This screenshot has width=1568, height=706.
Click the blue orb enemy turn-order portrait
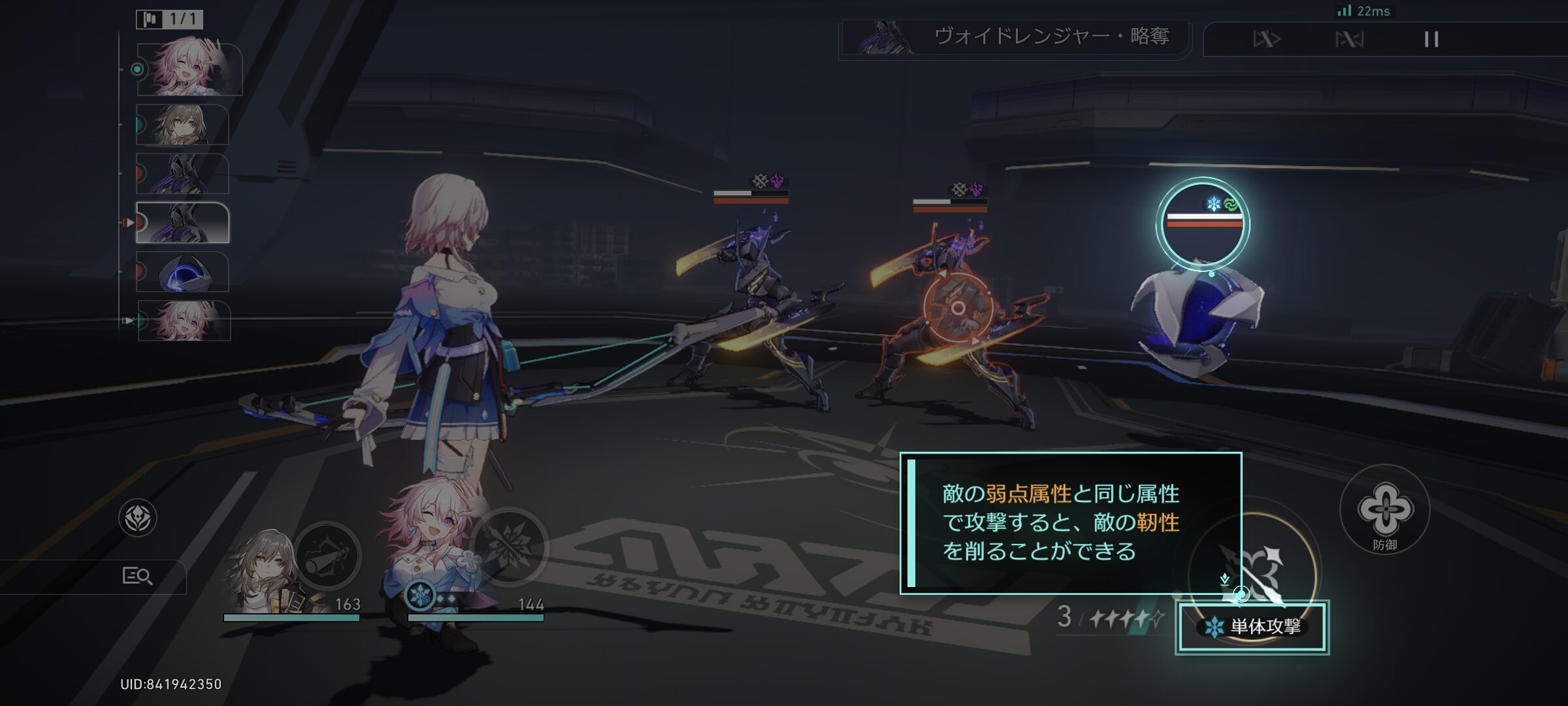(183, 272)
